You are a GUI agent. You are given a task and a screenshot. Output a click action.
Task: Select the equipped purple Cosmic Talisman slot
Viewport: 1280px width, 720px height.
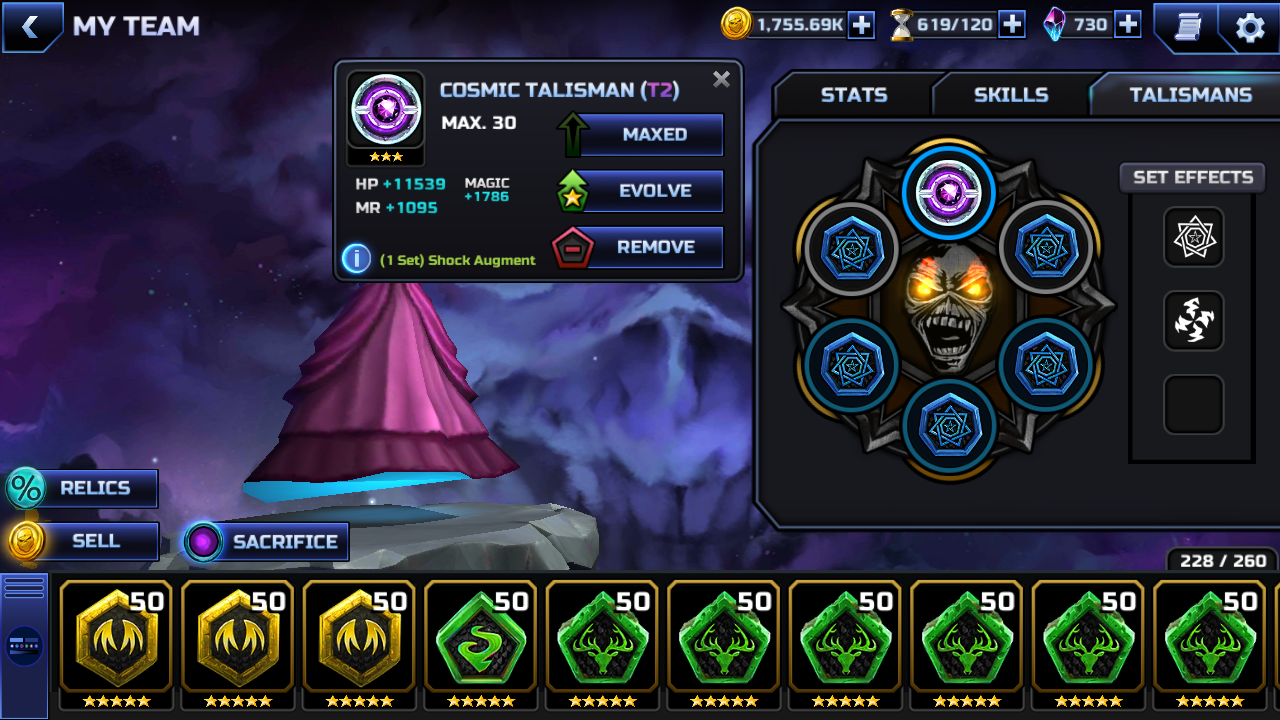tap(948, 190)
